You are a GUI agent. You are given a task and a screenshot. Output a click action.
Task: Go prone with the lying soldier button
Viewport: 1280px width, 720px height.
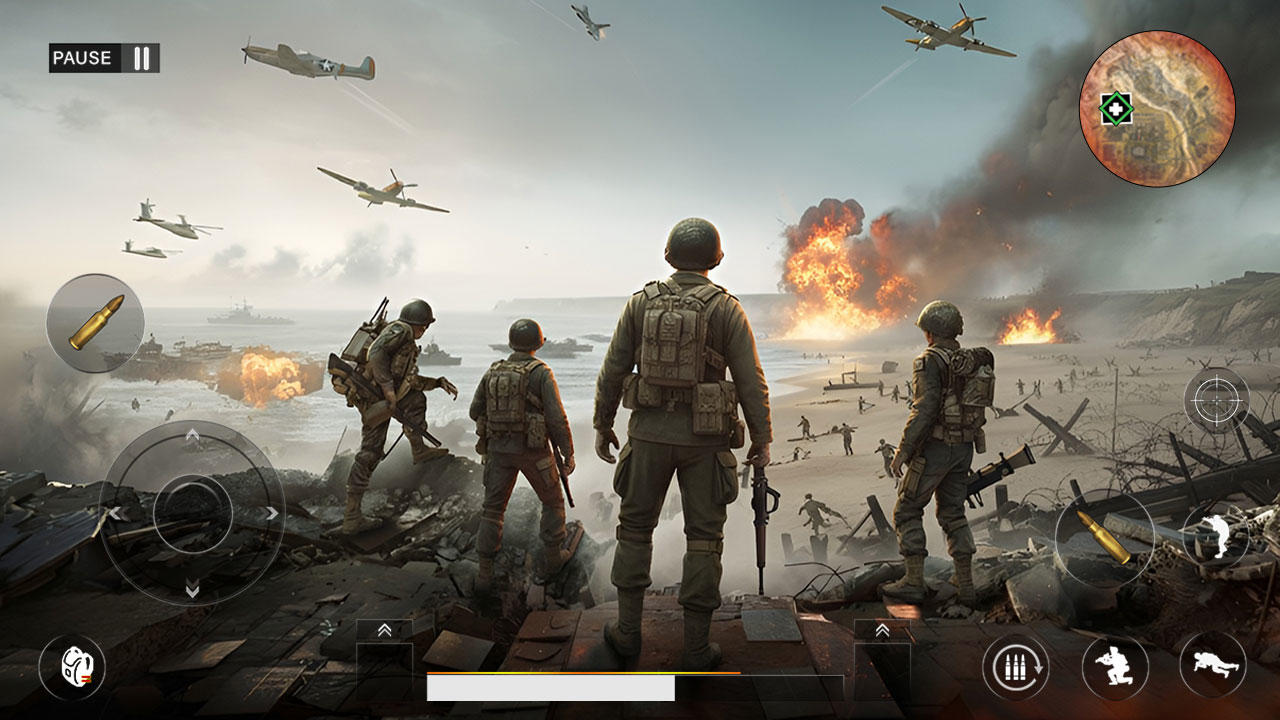tap(1212, 667)
